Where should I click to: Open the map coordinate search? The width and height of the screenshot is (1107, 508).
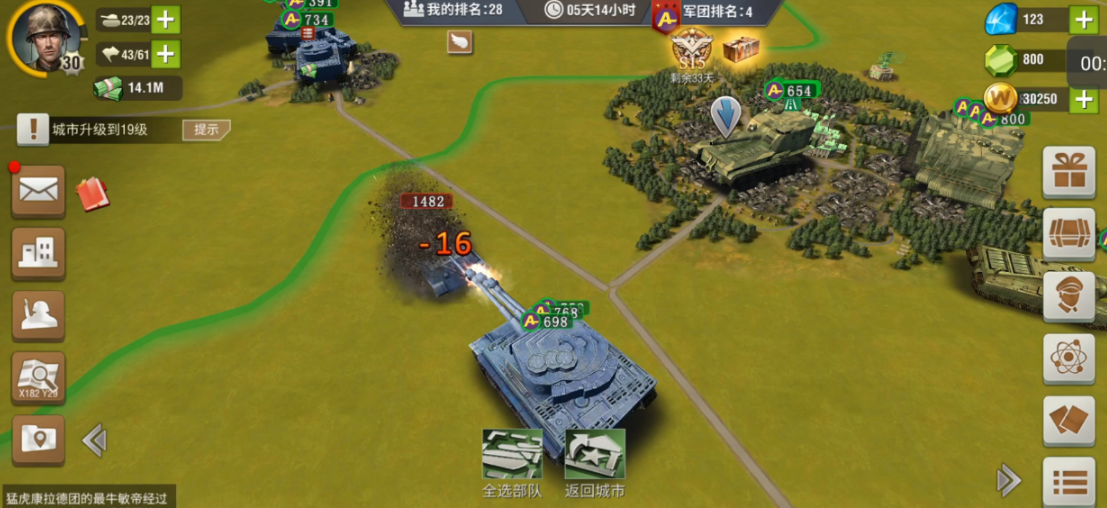coord(38,378)
